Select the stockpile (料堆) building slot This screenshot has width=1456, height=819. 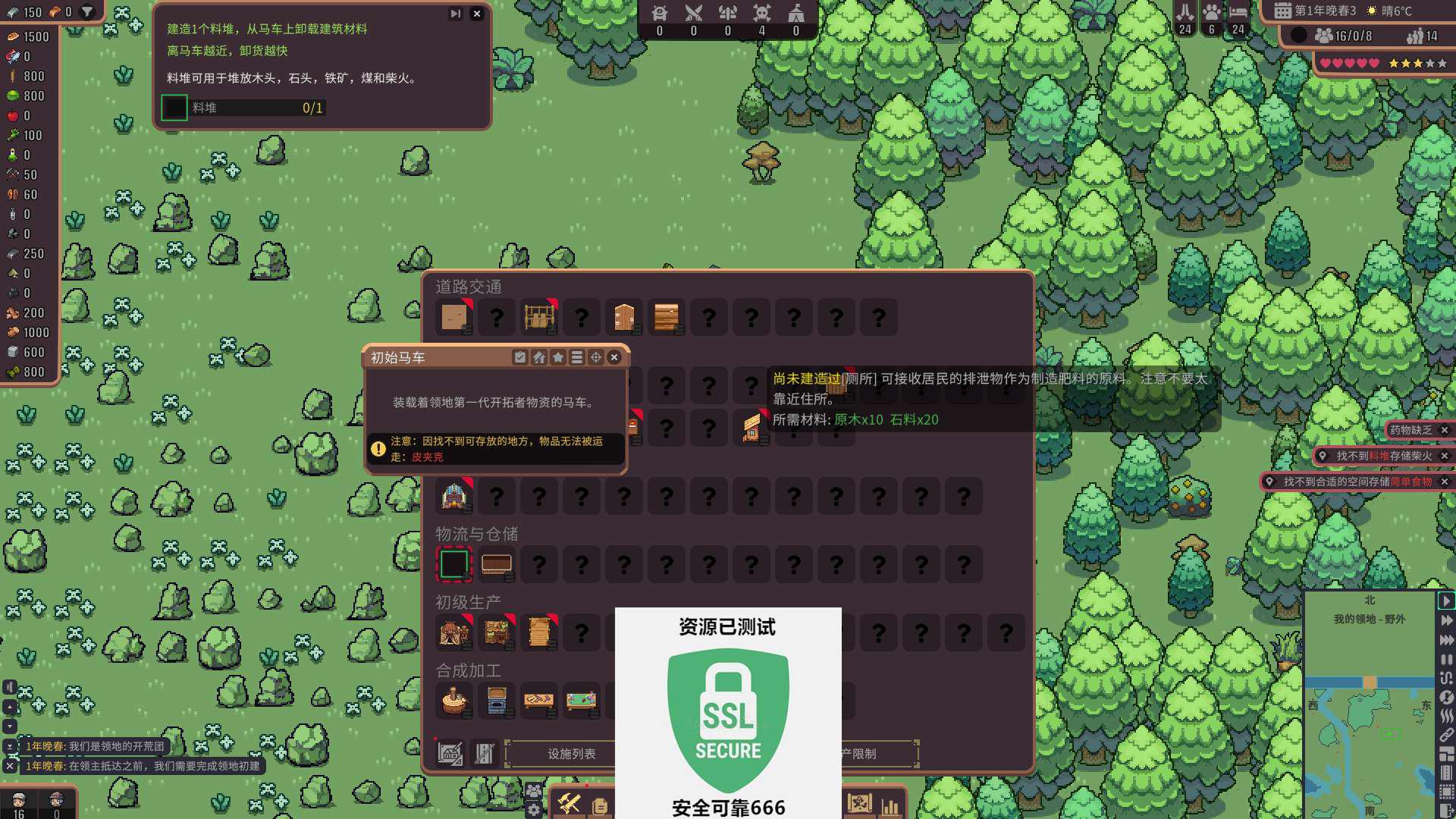tap(454, 564)
